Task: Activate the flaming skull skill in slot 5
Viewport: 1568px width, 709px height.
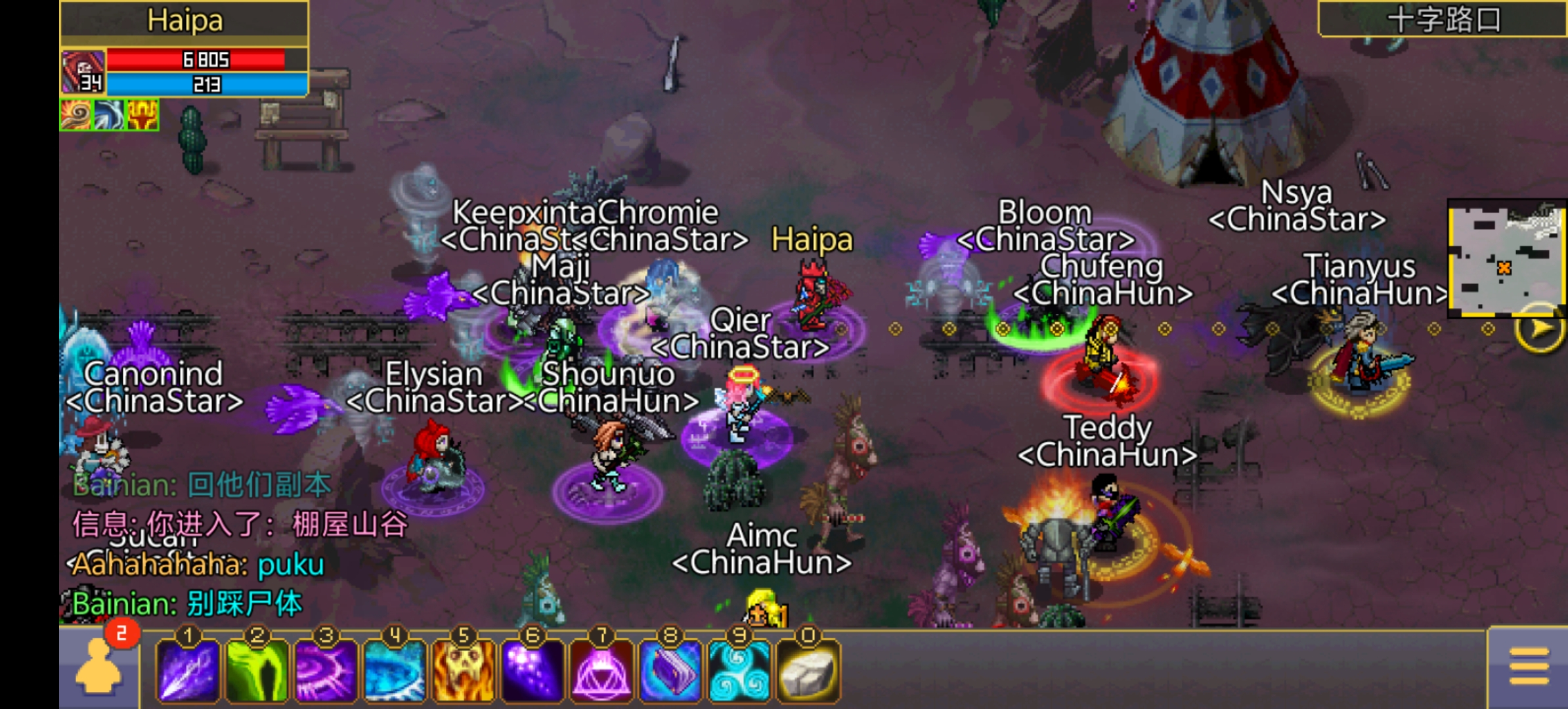Action: (464, 671)
